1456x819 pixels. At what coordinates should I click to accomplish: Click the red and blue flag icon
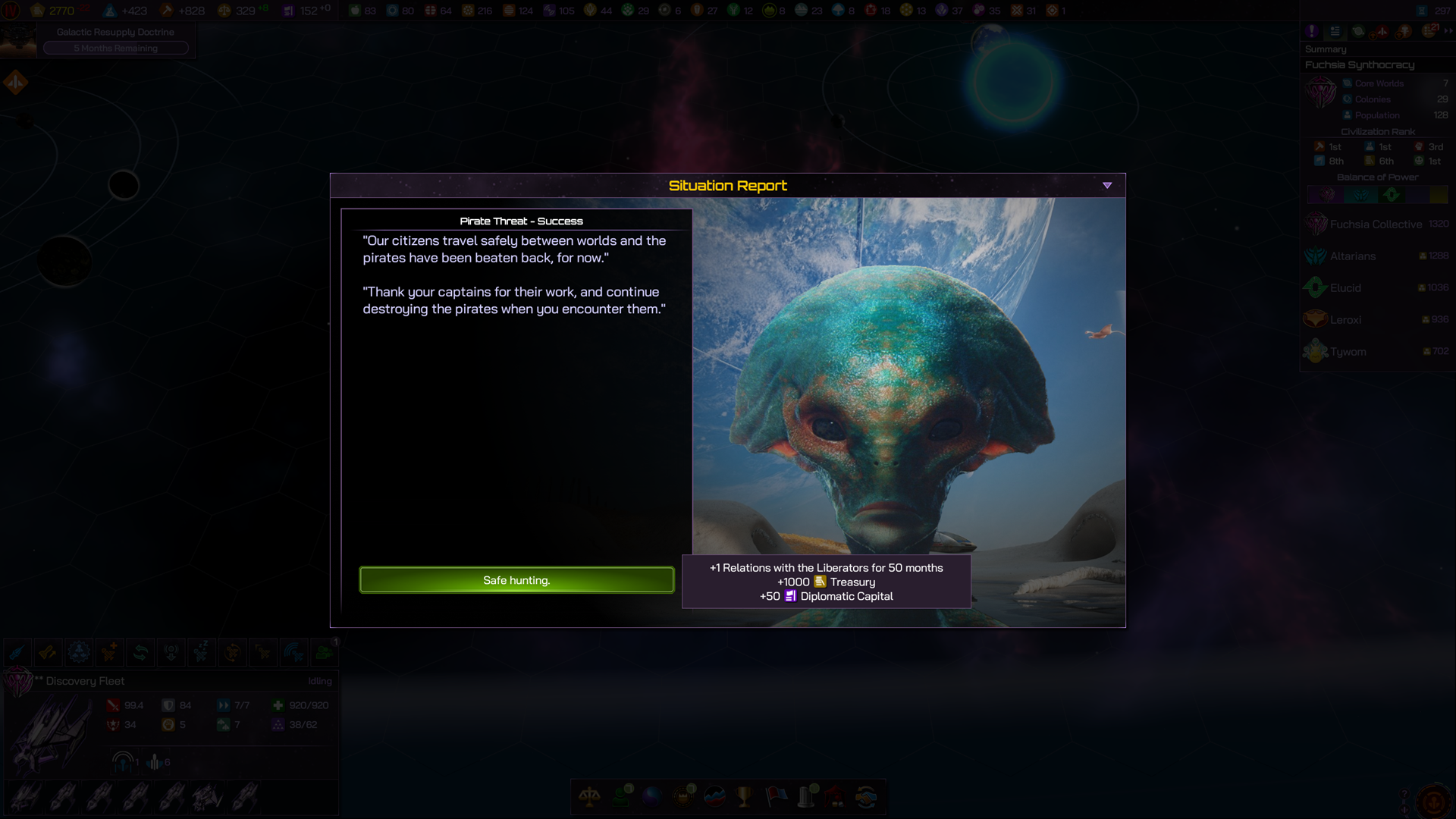(x=777, y=797)
